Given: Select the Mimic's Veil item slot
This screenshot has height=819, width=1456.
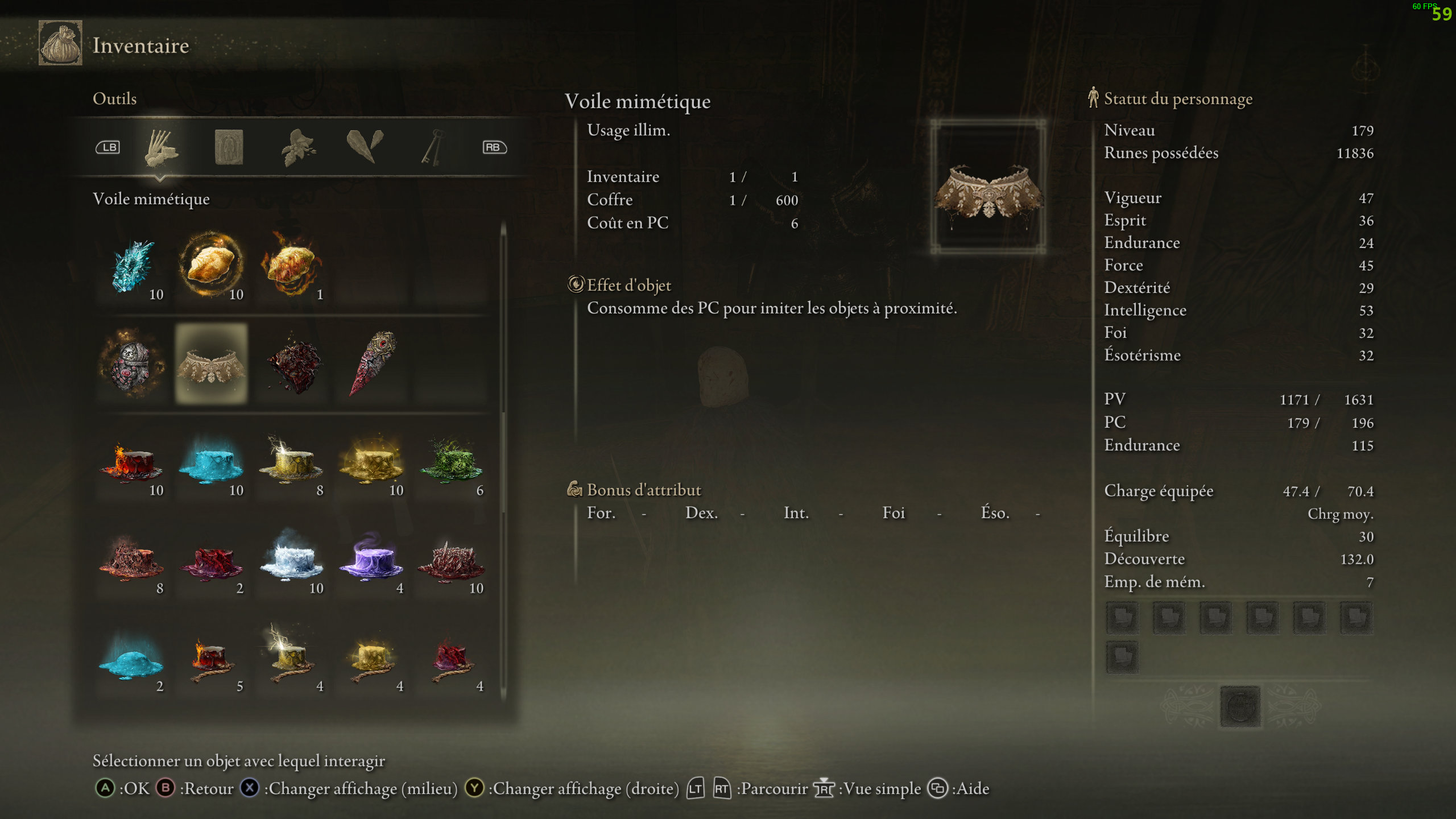Looking at the screenshot, I should click(212, 364).
